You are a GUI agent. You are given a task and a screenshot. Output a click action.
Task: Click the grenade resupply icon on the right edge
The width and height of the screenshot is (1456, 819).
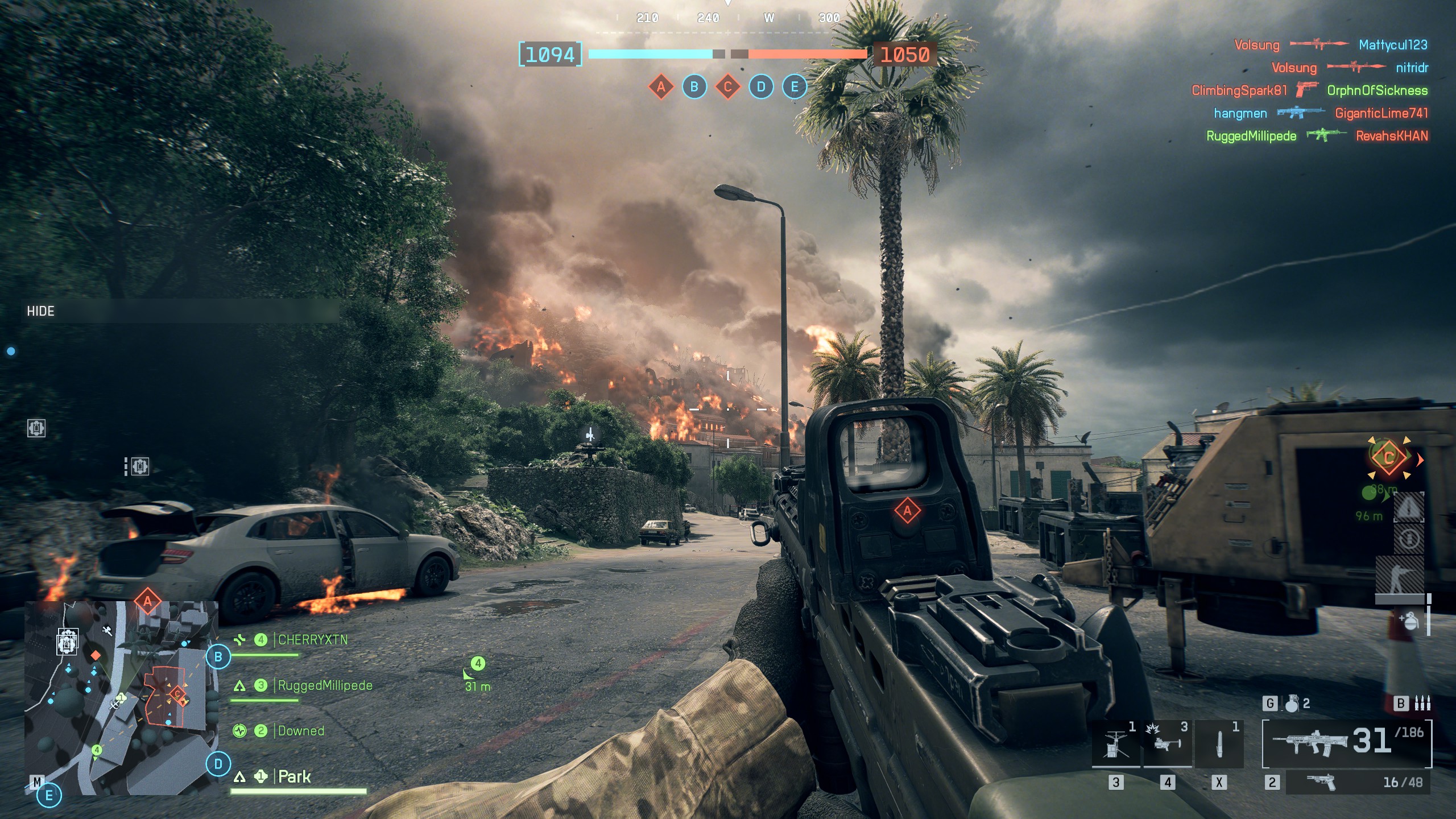(x=1409, y=619)
